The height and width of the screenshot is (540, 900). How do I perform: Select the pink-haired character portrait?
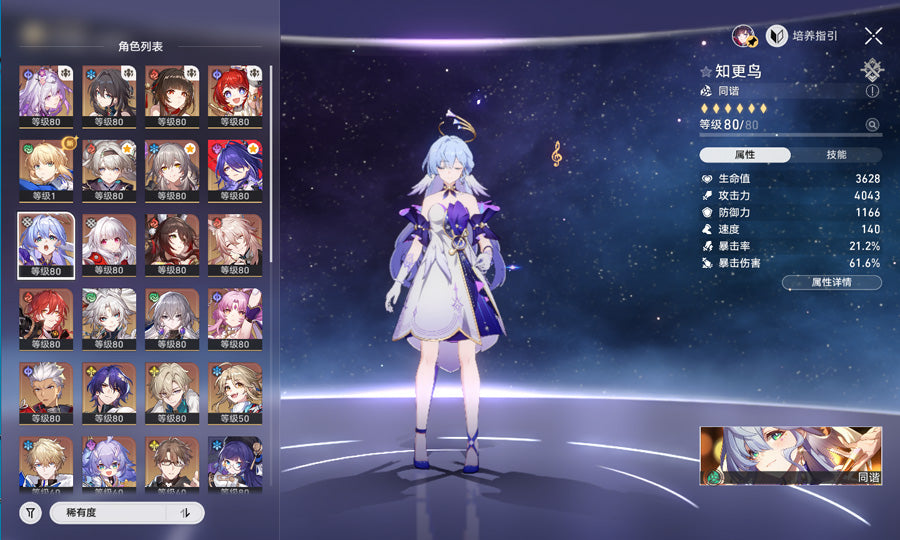[234, 317]
